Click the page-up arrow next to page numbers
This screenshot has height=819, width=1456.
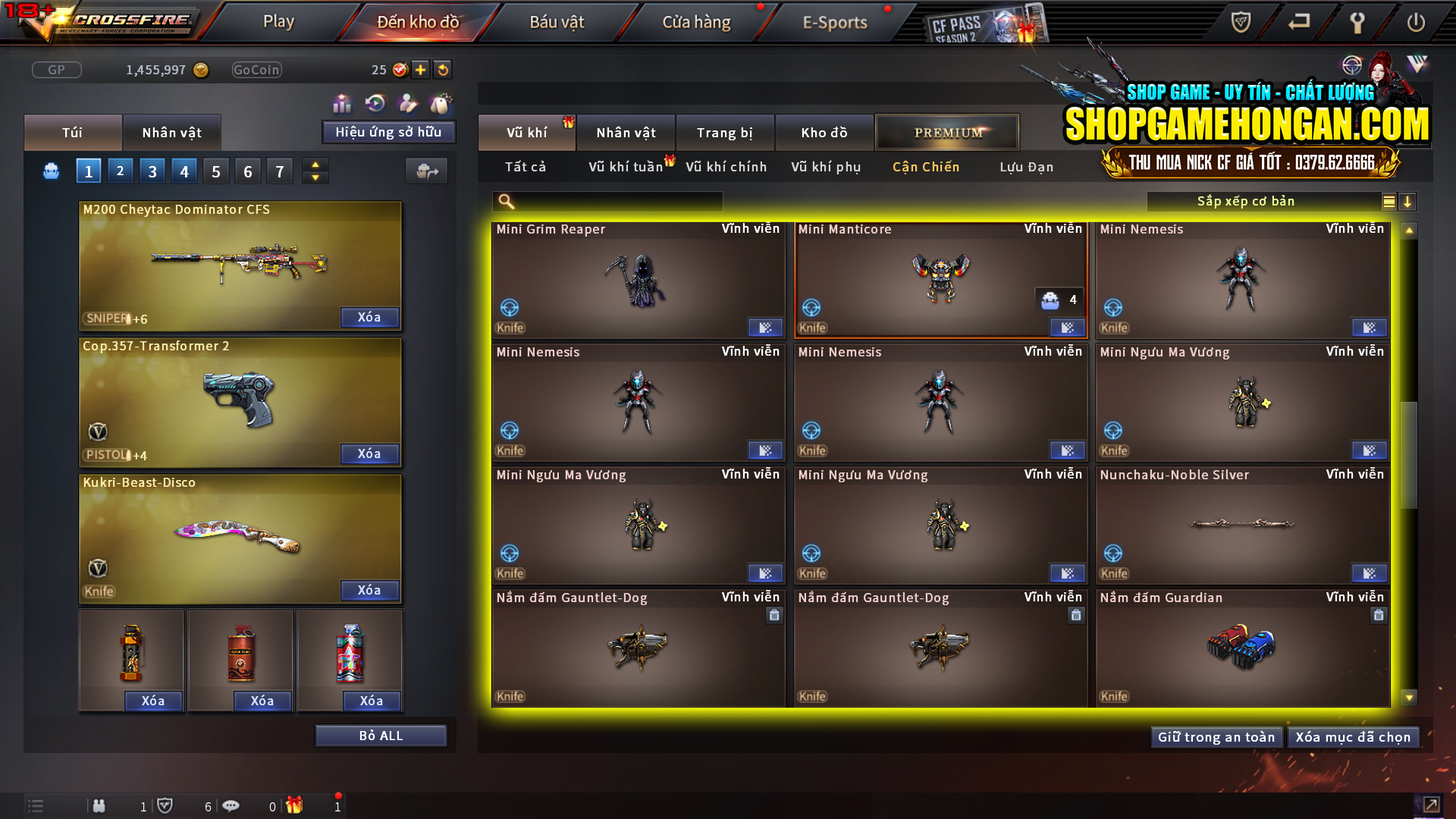pyautogui.click(x=315, y=165)
